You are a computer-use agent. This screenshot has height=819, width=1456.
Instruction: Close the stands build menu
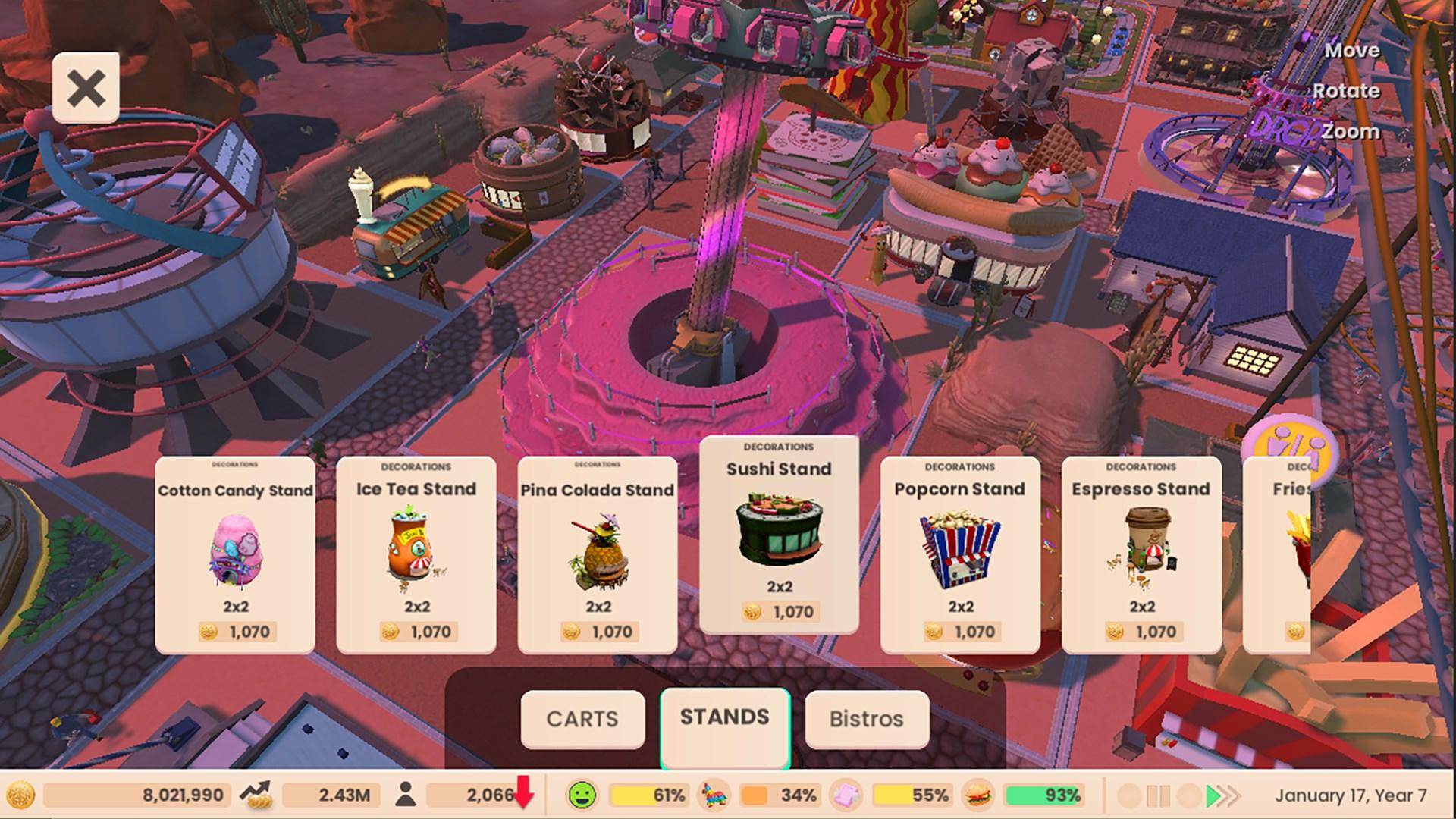pos(86,88)
